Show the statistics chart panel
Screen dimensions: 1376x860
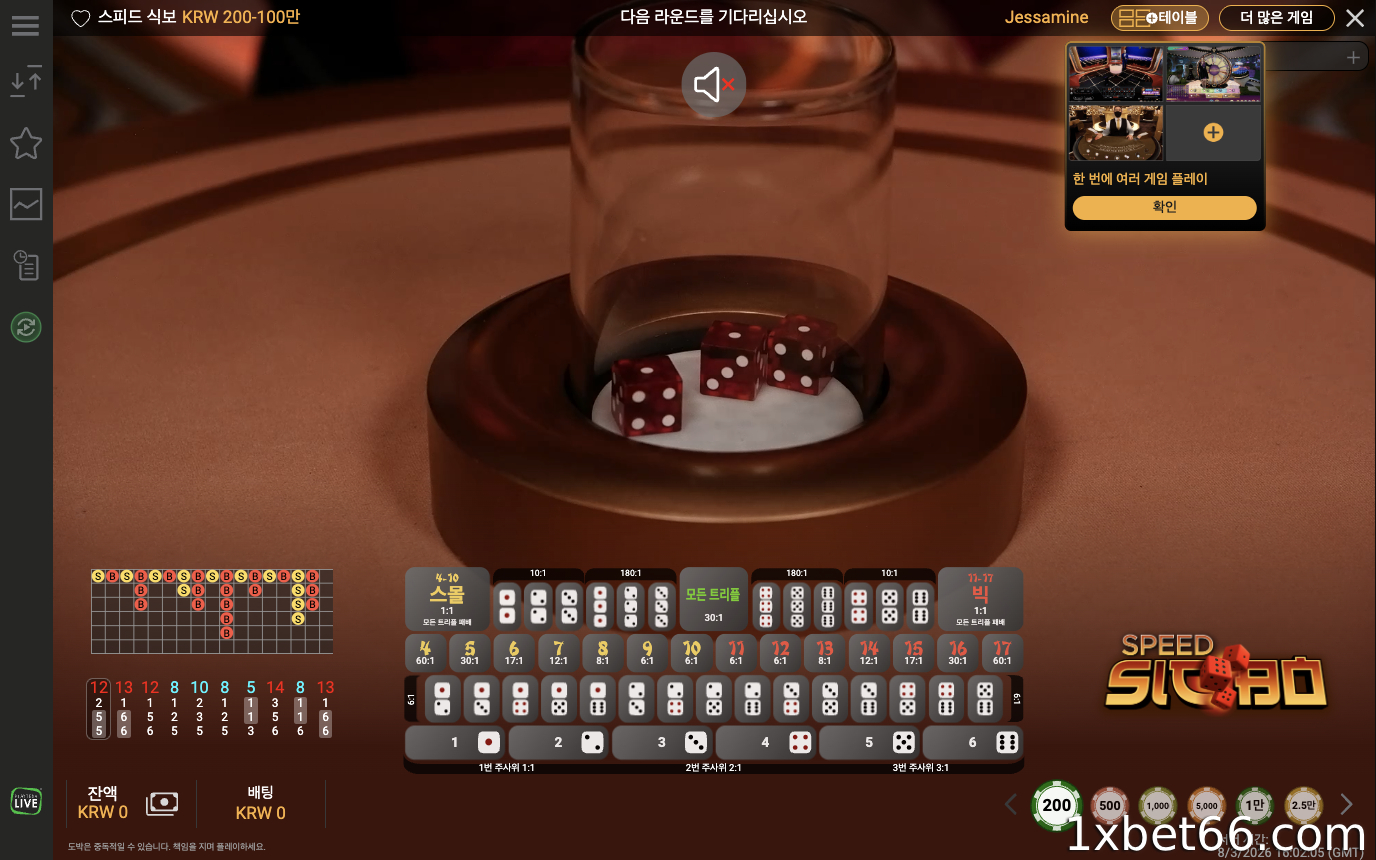pyautogui.click(x=25, y=204)
